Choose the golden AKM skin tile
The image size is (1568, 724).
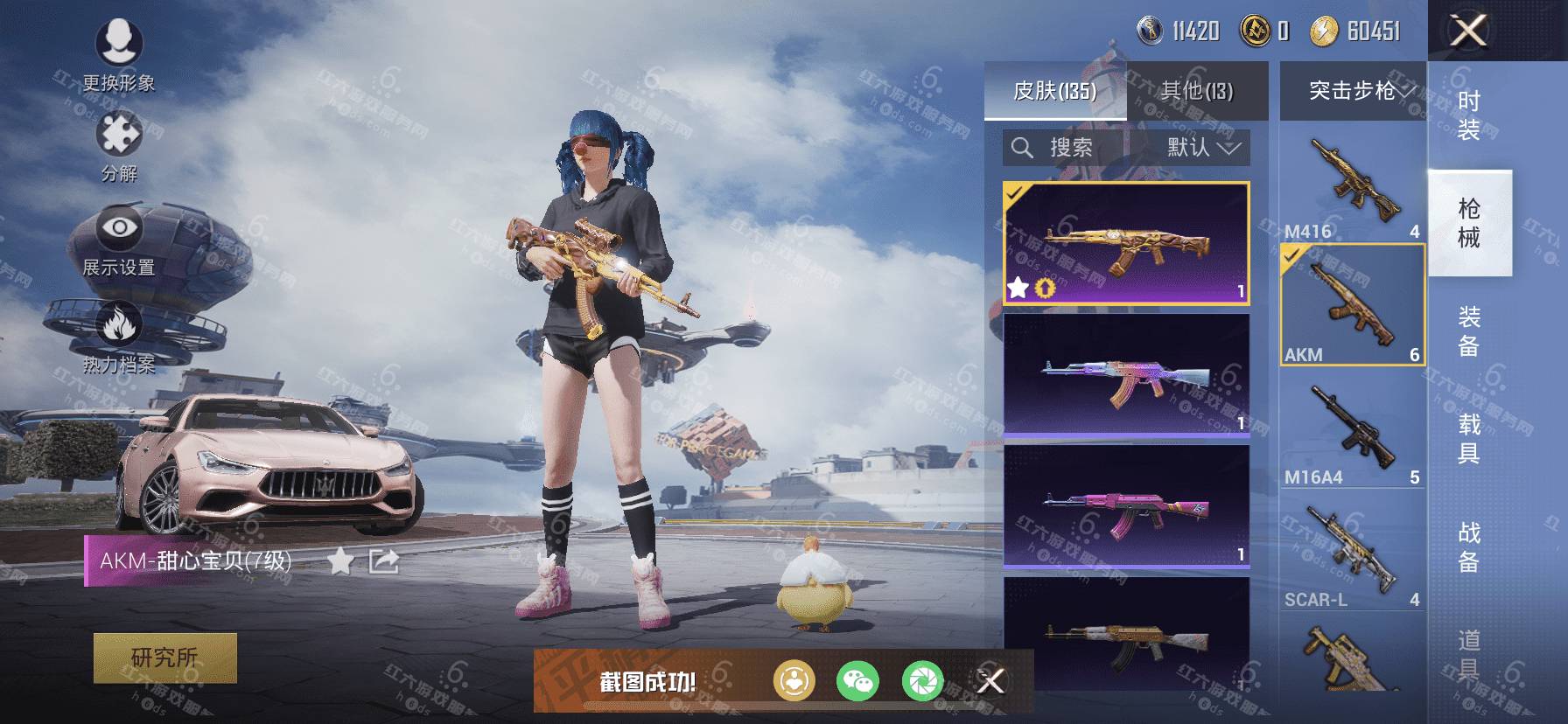1126,244
